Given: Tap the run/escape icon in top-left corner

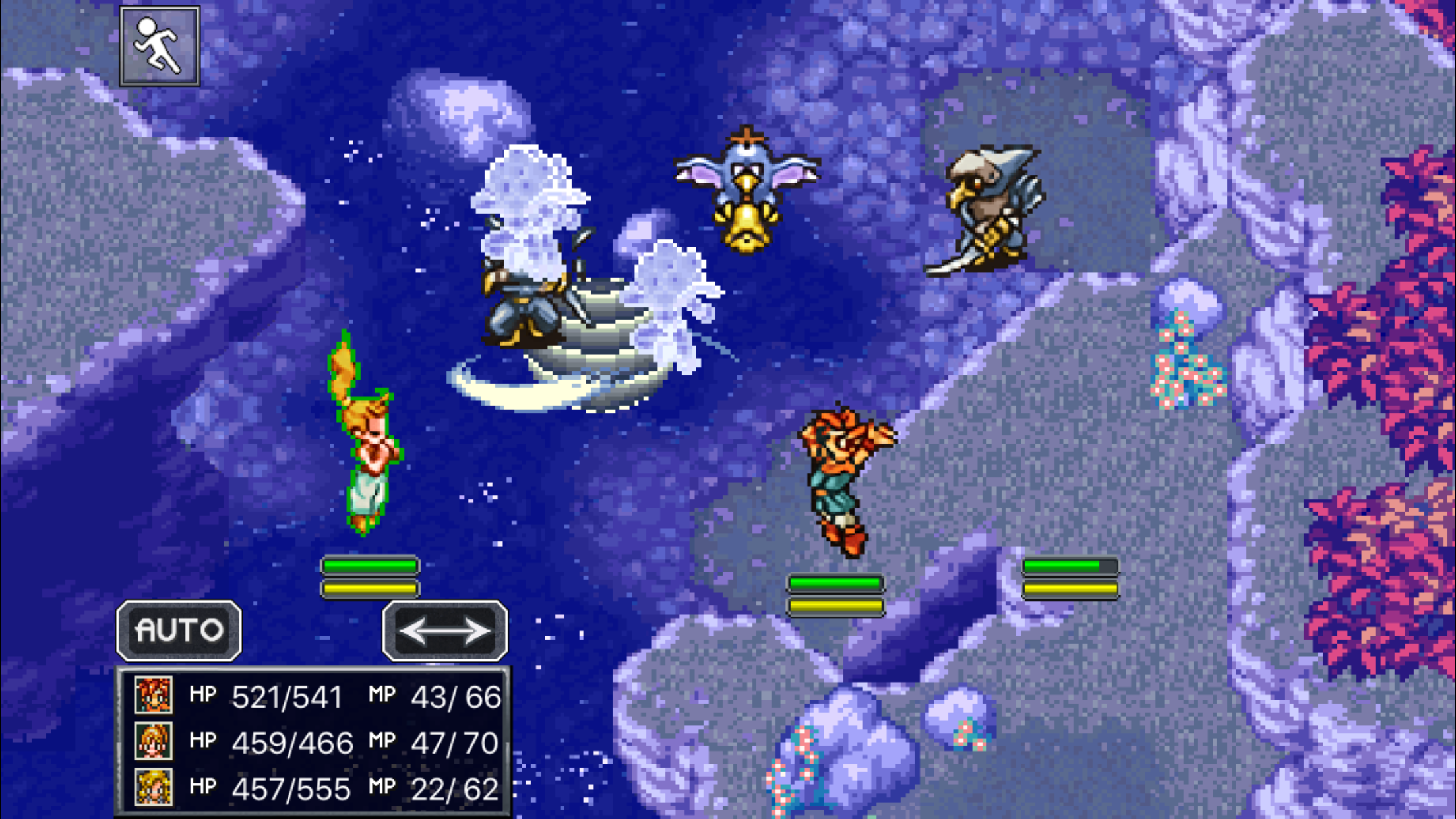Looking at the screenshot, I should 160,45.
